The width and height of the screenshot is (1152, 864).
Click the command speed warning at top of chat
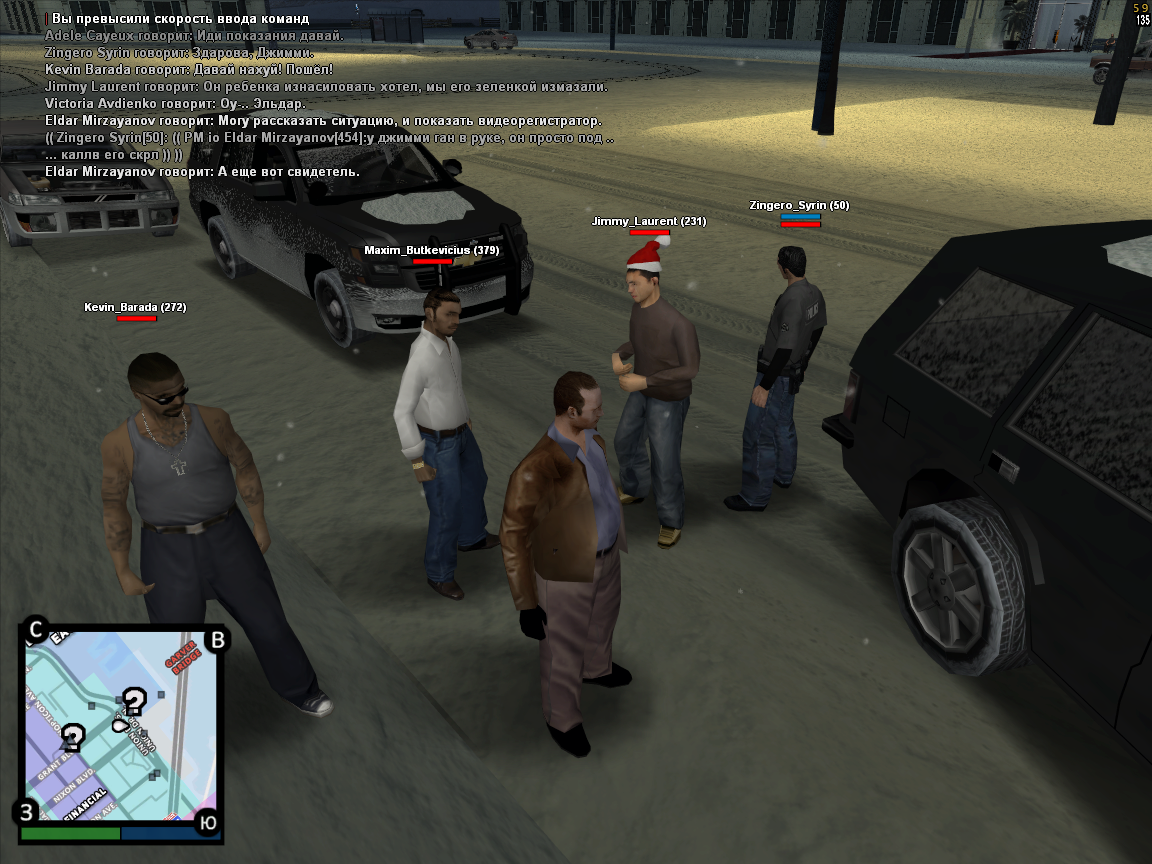click(x=180, y=18)
